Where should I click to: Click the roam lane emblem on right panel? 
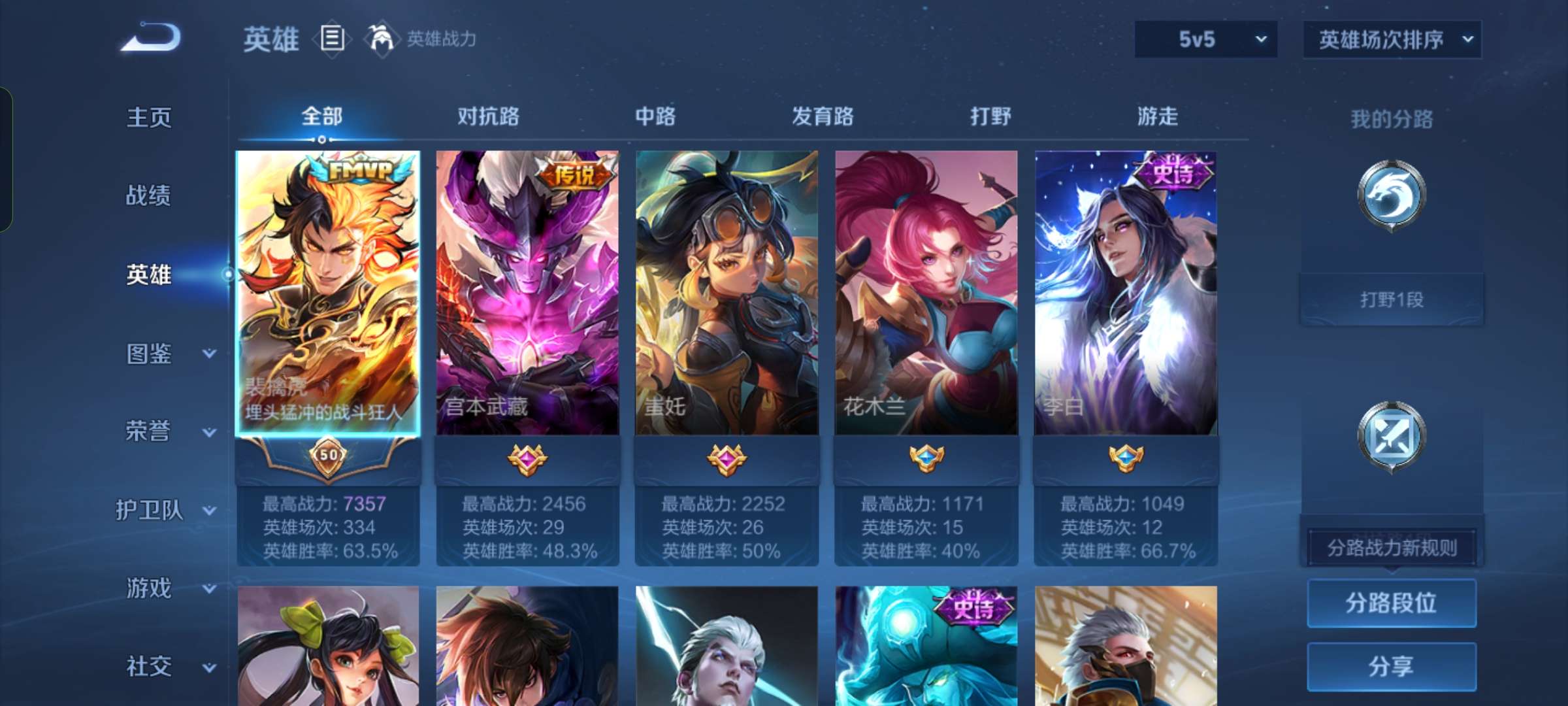click(1394, 435)
